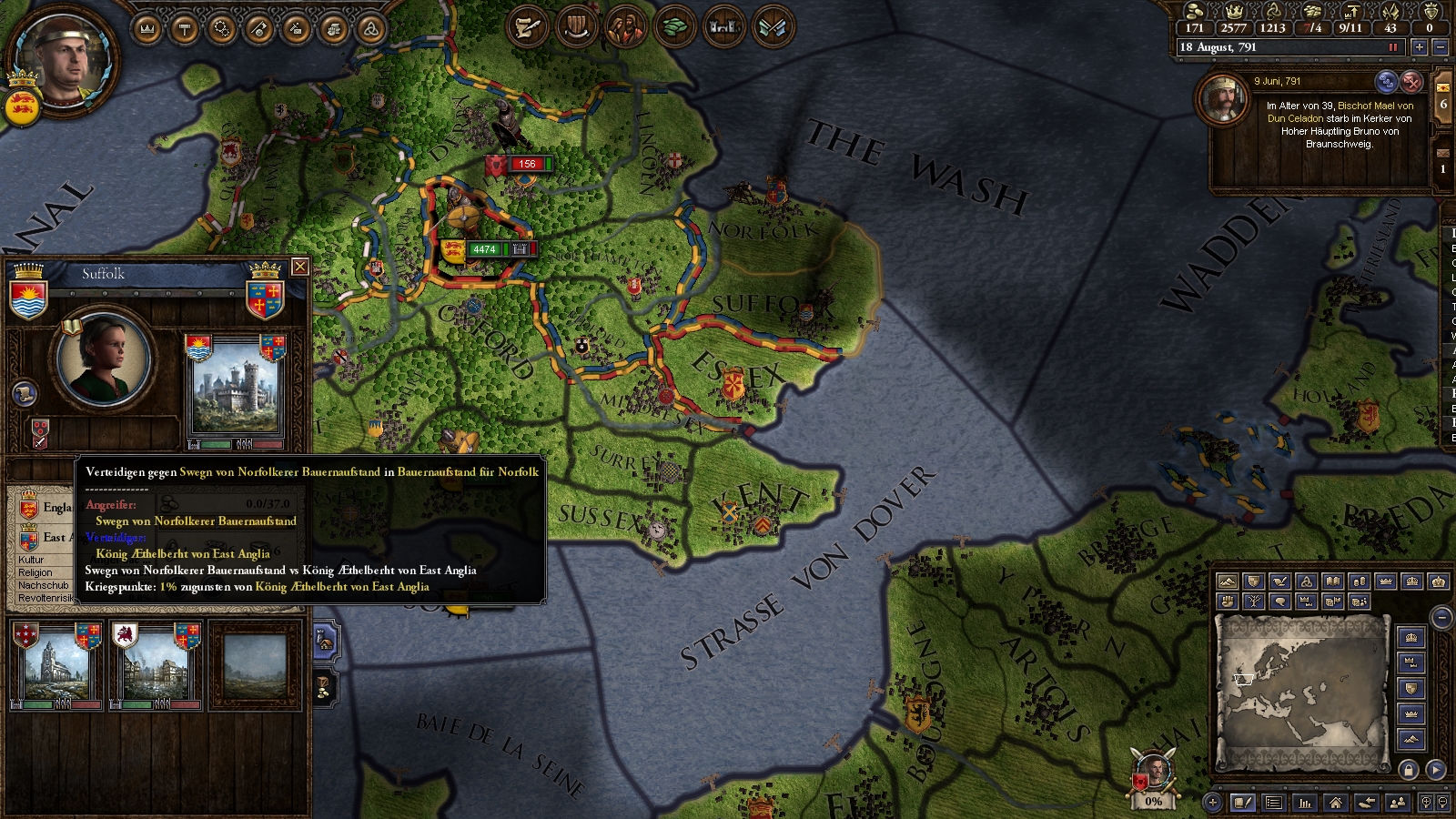Viewport: 1456px width, 819px height.
Task: Close the Suffolk province panel
Action: point(299,267)
